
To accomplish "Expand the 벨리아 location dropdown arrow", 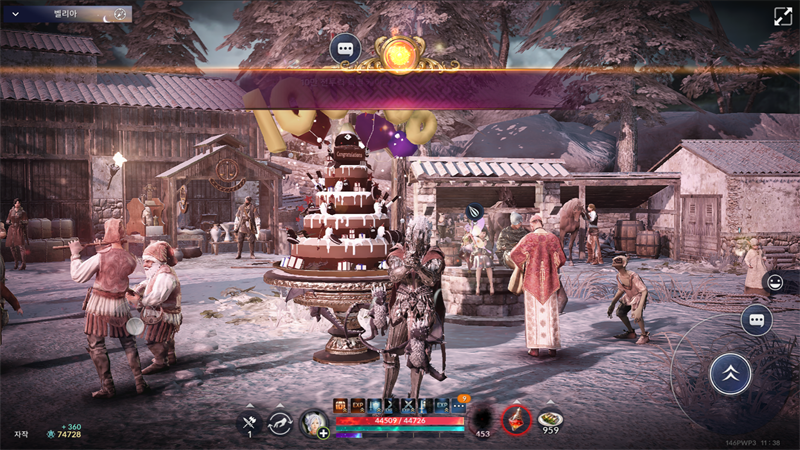I will pos(15,14).
